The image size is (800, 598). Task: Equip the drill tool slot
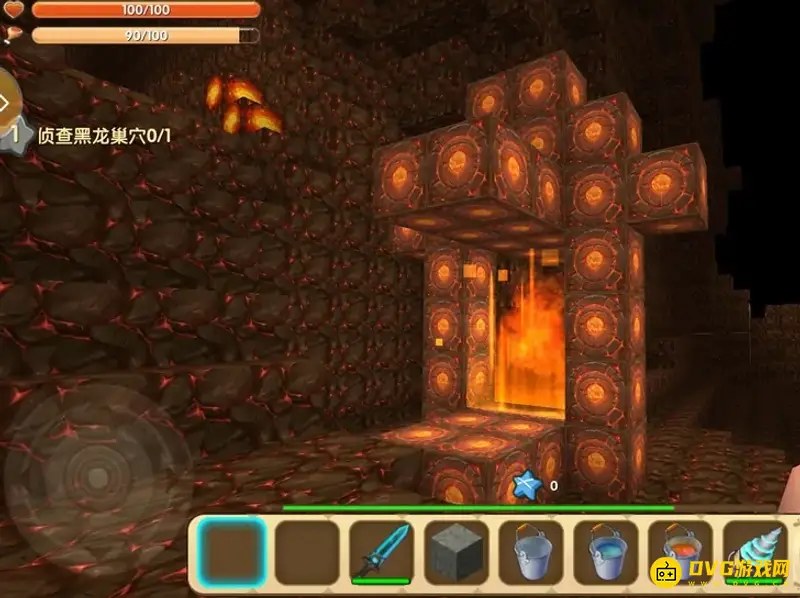(x=755, y=551)
